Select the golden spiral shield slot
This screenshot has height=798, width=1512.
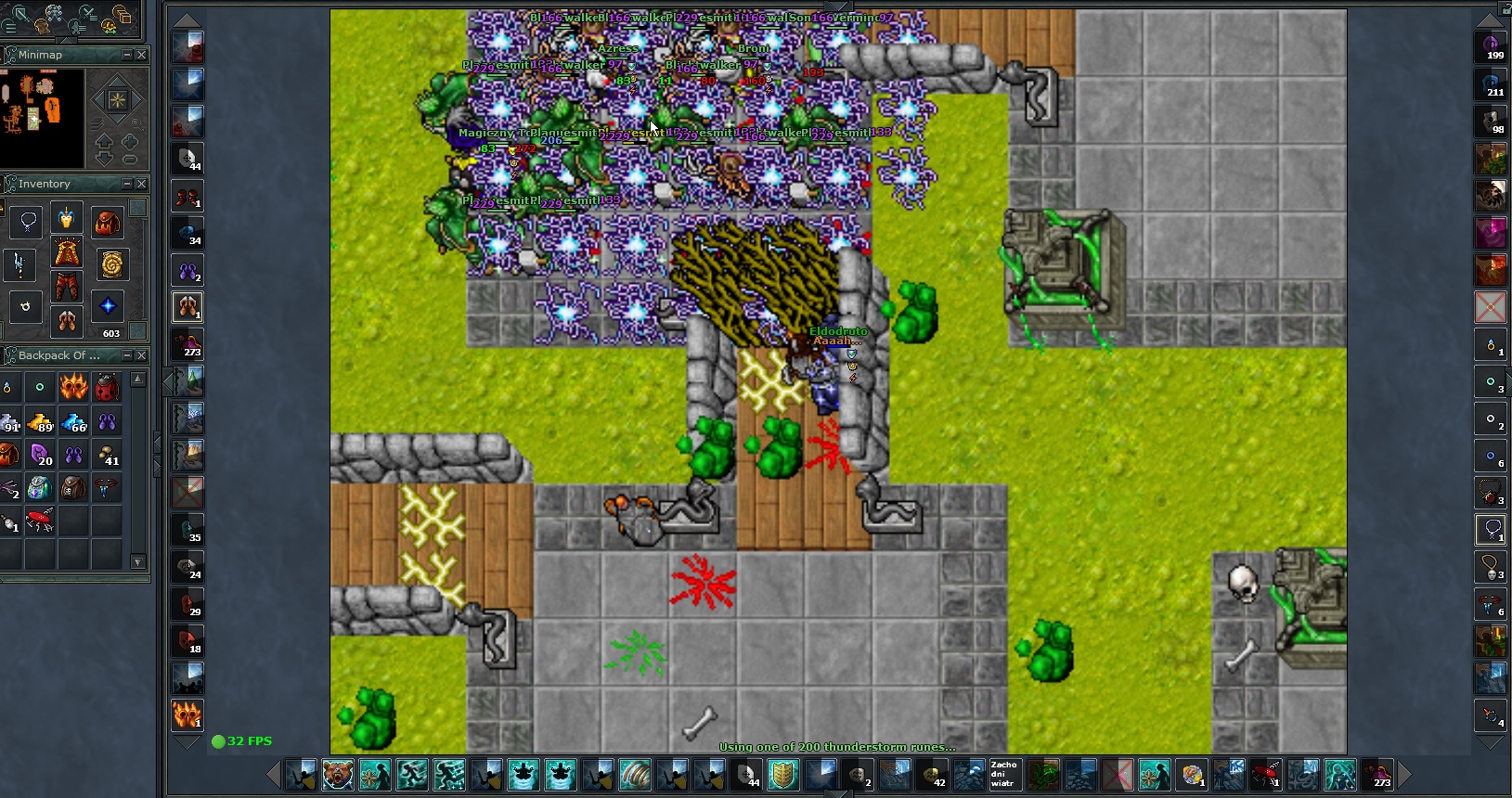111,265
